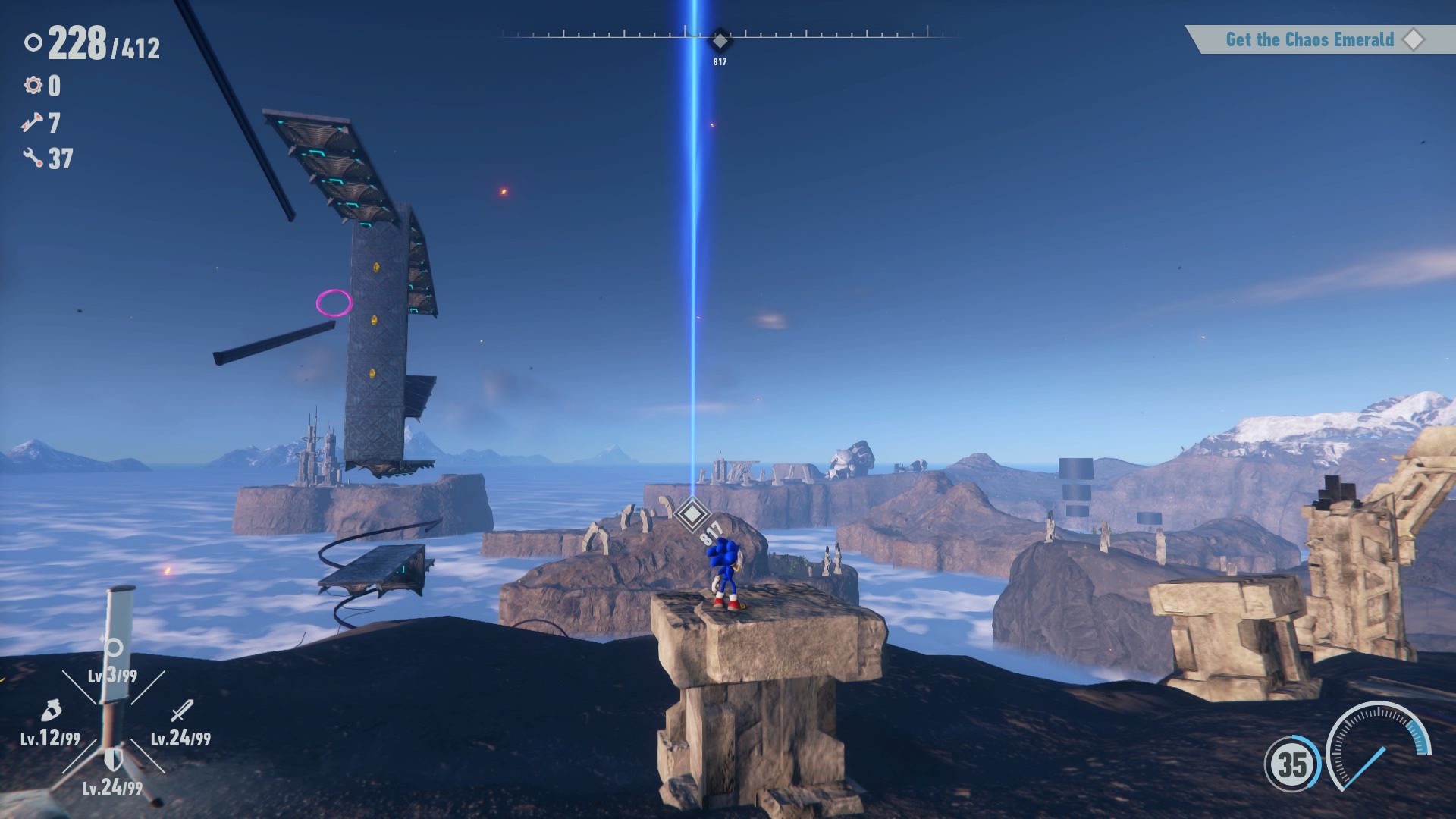Screen dimensions: 1456x819
Task: Select the sword attack level icon
Action: [x=182, y=711]
